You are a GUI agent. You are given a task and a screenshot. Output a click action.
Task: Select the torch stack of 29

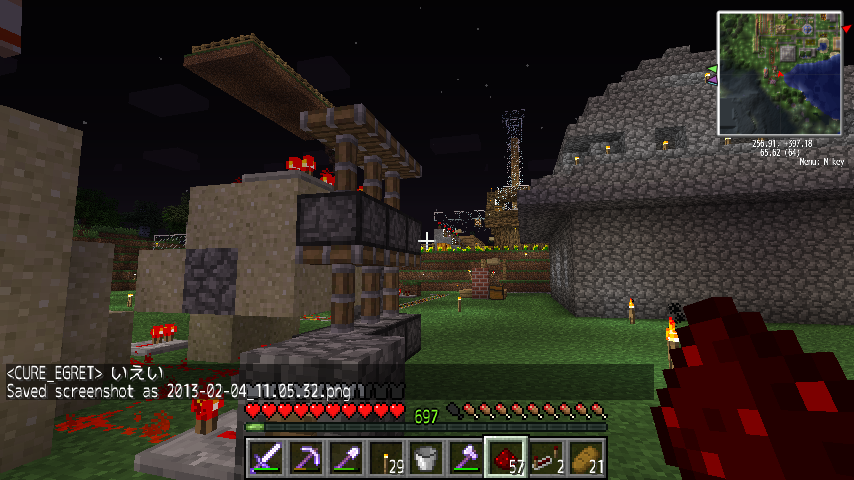(386, 458)
